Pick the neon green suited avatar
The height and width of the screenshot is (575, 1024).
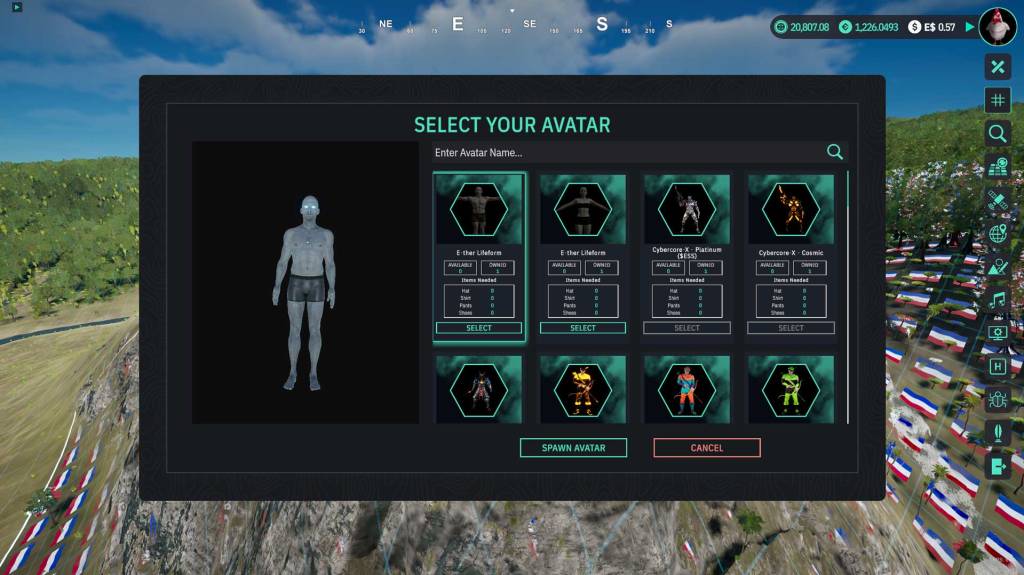(791, 388)
